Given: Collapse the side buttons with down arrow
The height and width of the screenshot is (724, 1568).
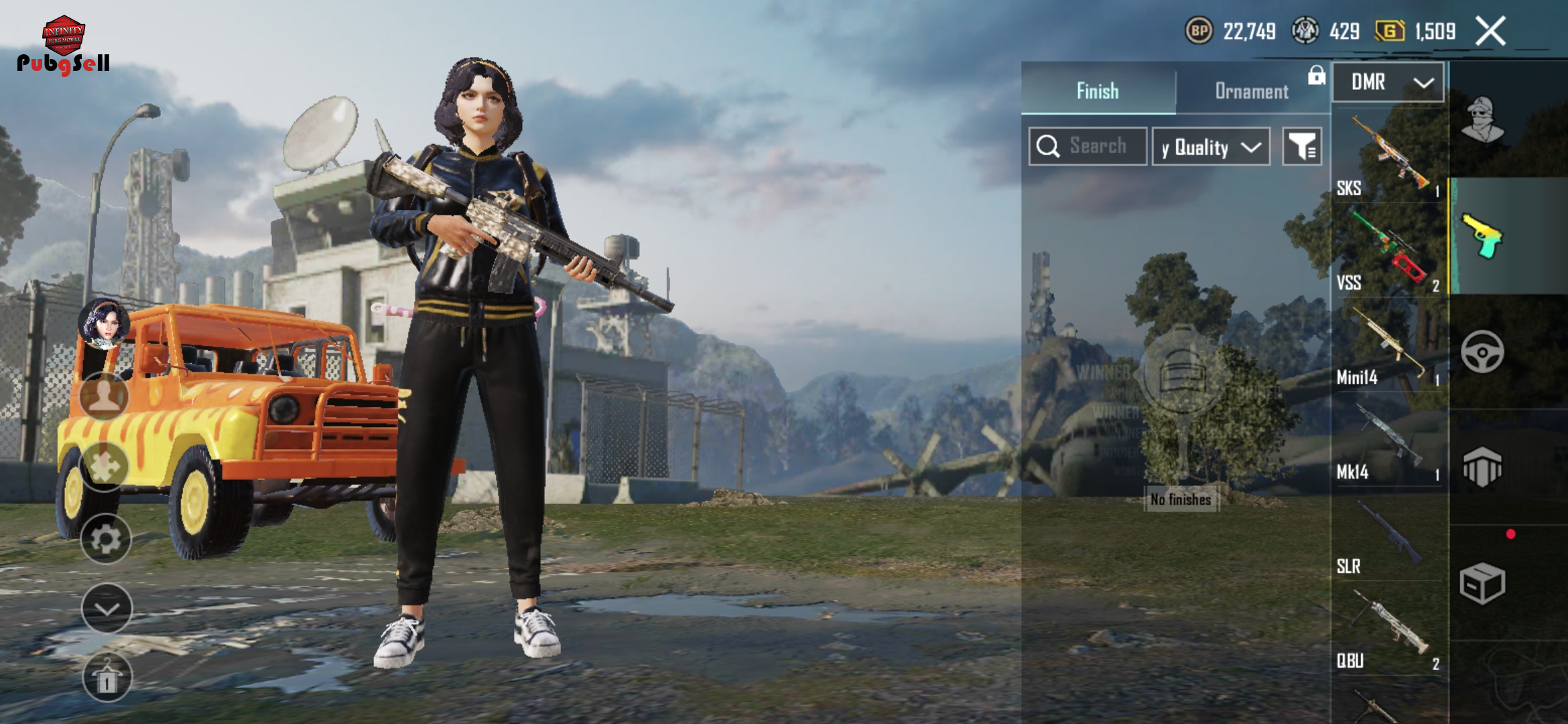Looking at the screenshot, I should (107, 608).
